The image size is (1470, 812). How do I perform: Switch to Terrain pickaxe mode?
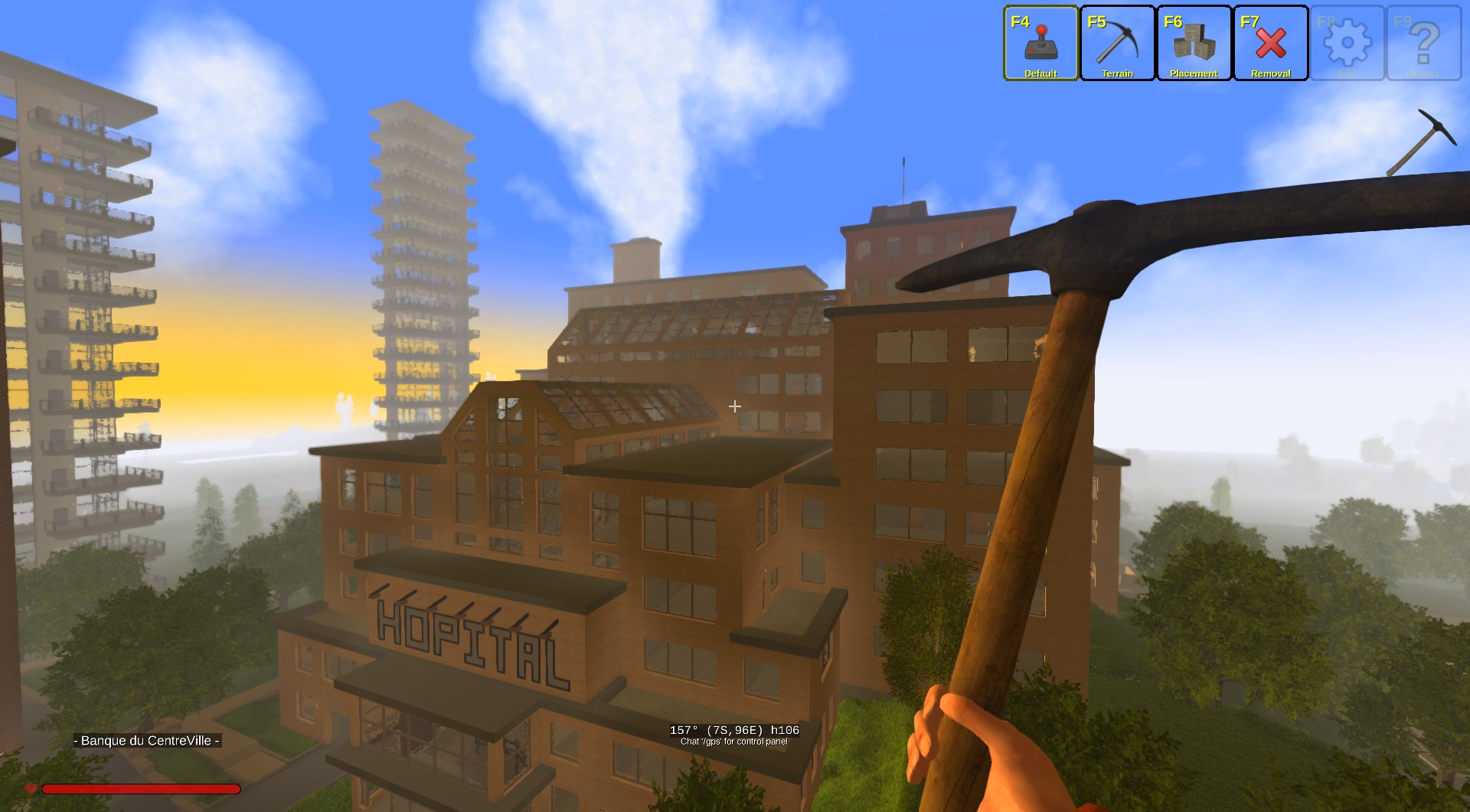1117,44
